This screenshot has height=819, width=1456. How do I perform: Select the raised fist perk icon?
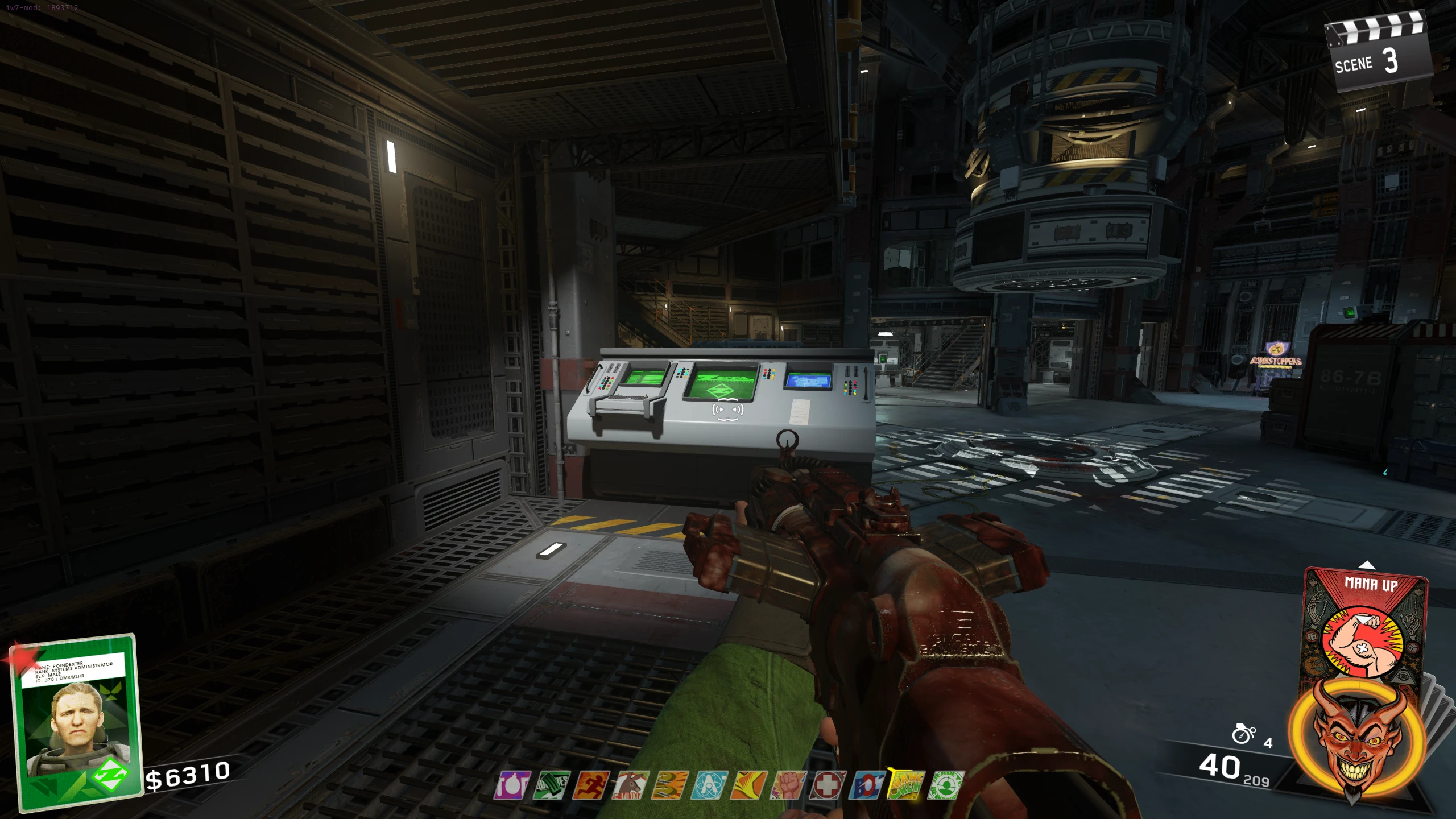coord(788,785)
